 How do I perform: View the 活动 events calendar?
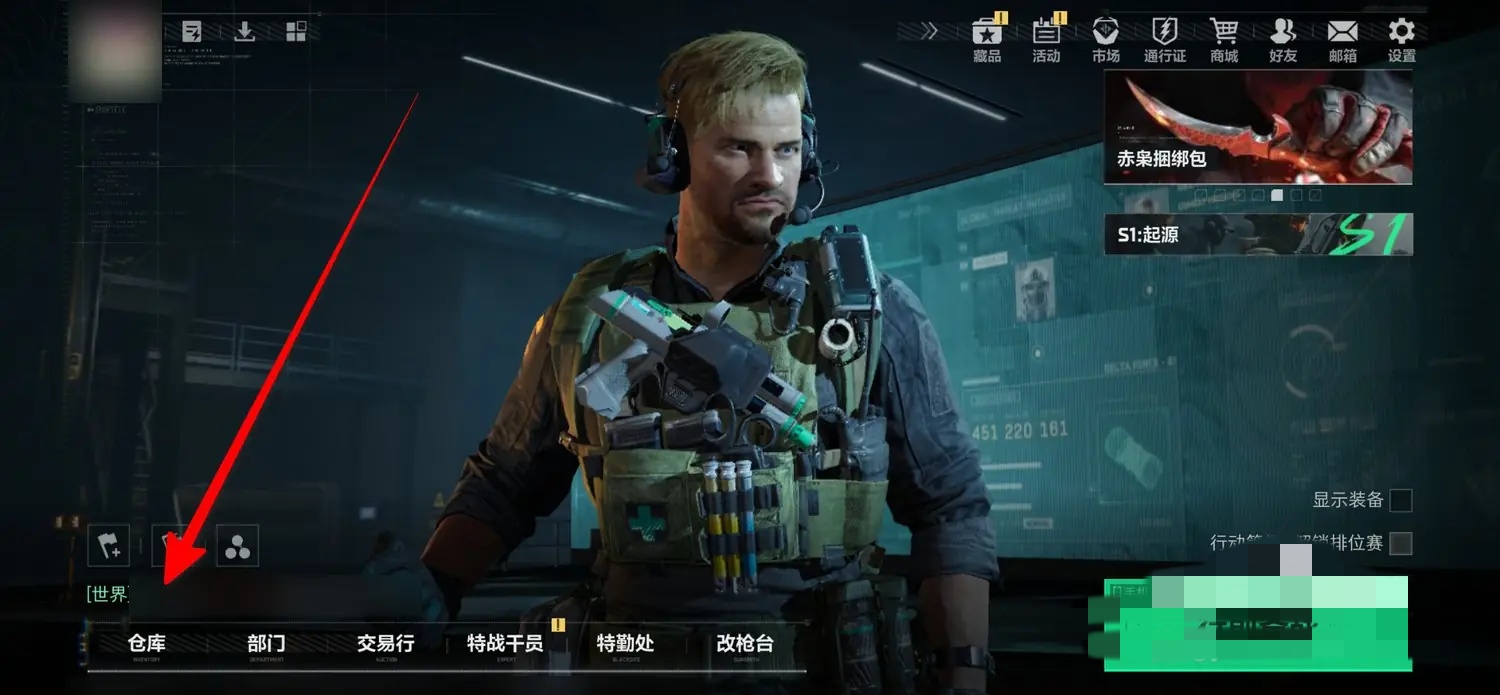coord(1046,40)
